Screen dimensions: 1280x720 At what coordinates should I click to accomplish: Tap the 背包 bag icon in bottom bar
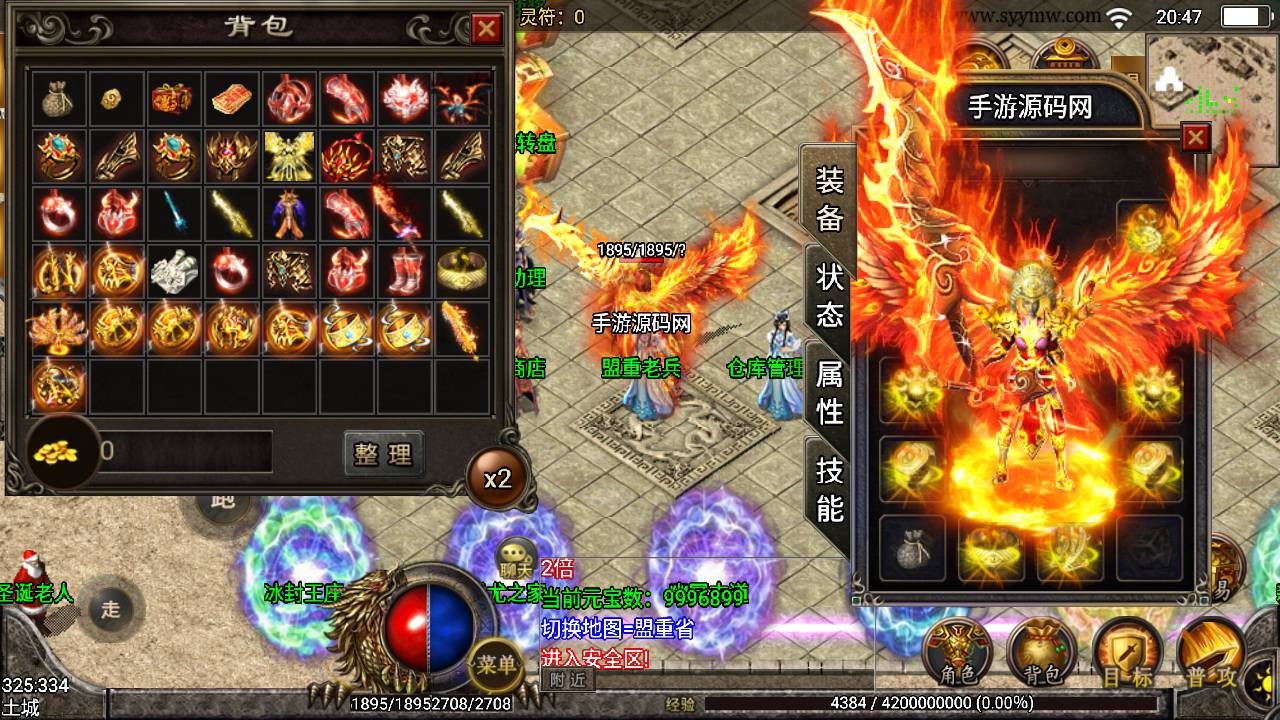point(1040,655)
